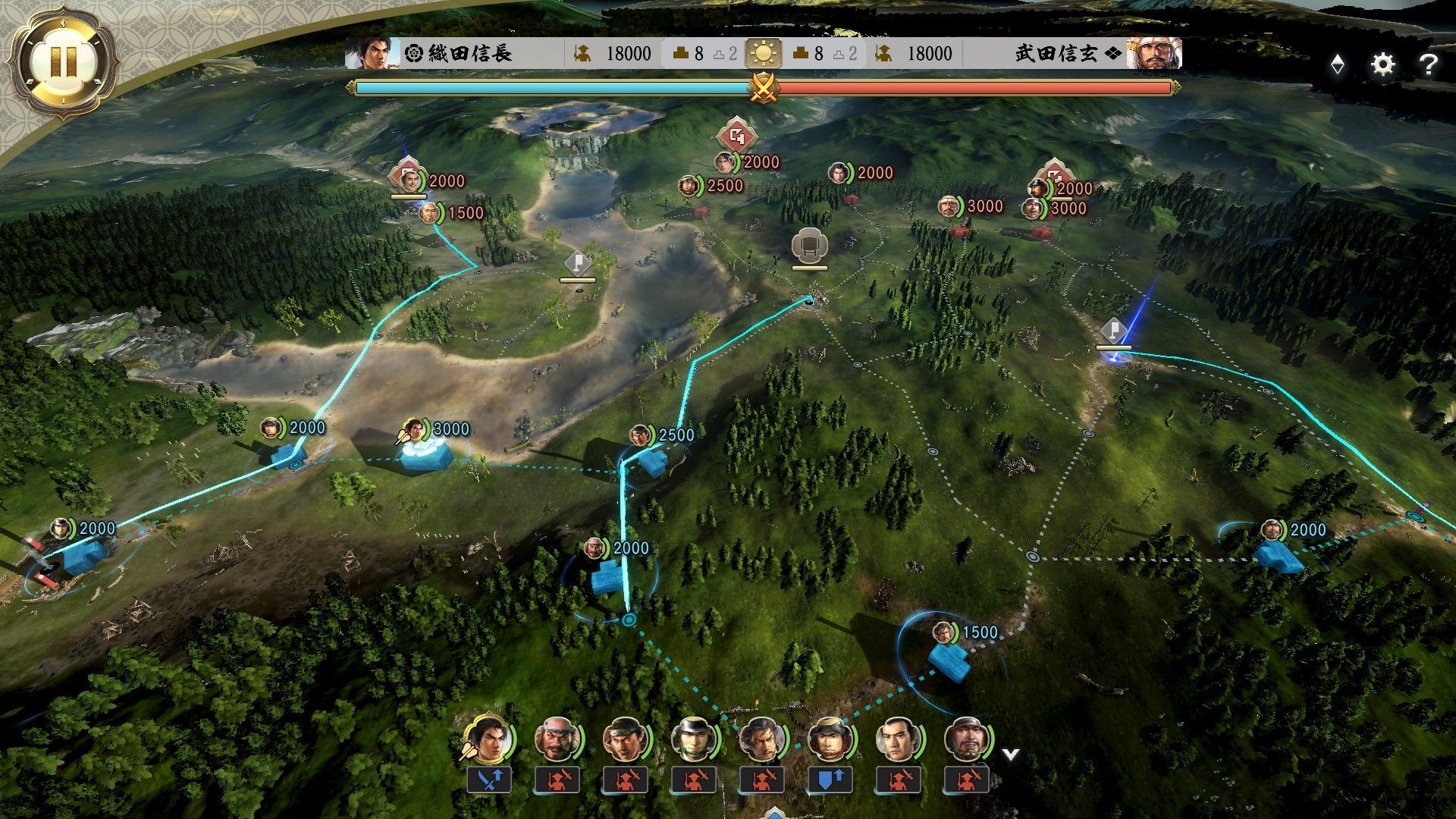Expand the officer roster with the down chevron
This screenshot has height=819, width=1456.
(x=1010, y=754)
